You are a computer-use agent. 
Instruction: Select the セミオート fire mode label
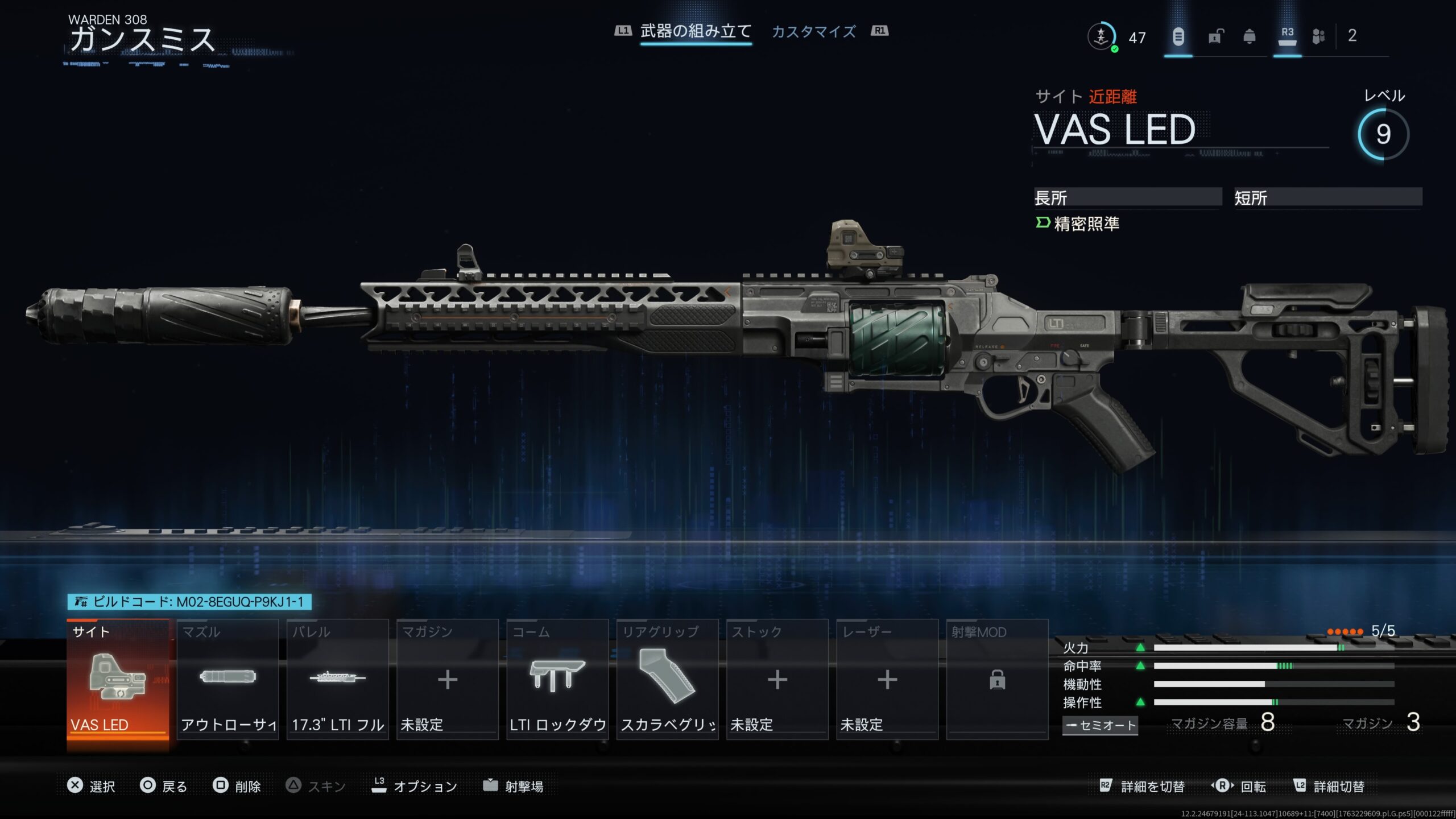click(x=1100, y=725)
